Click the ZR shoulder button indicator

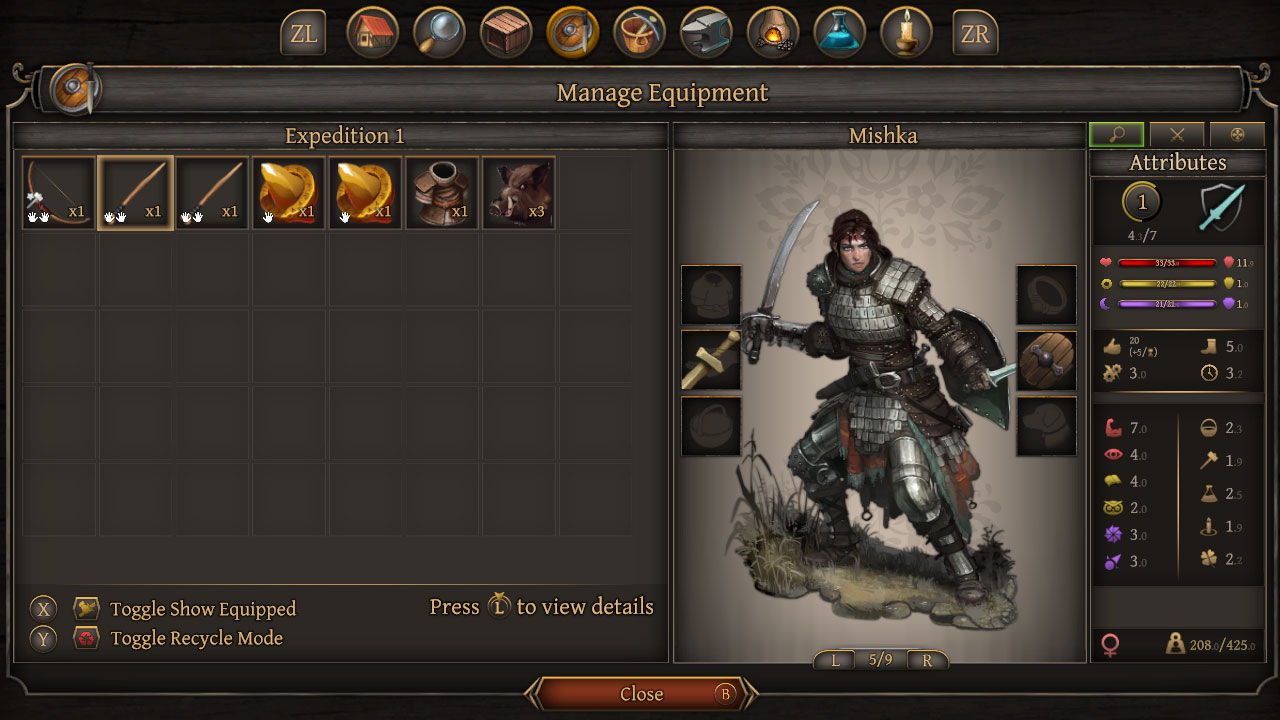(x=974, y=32)
